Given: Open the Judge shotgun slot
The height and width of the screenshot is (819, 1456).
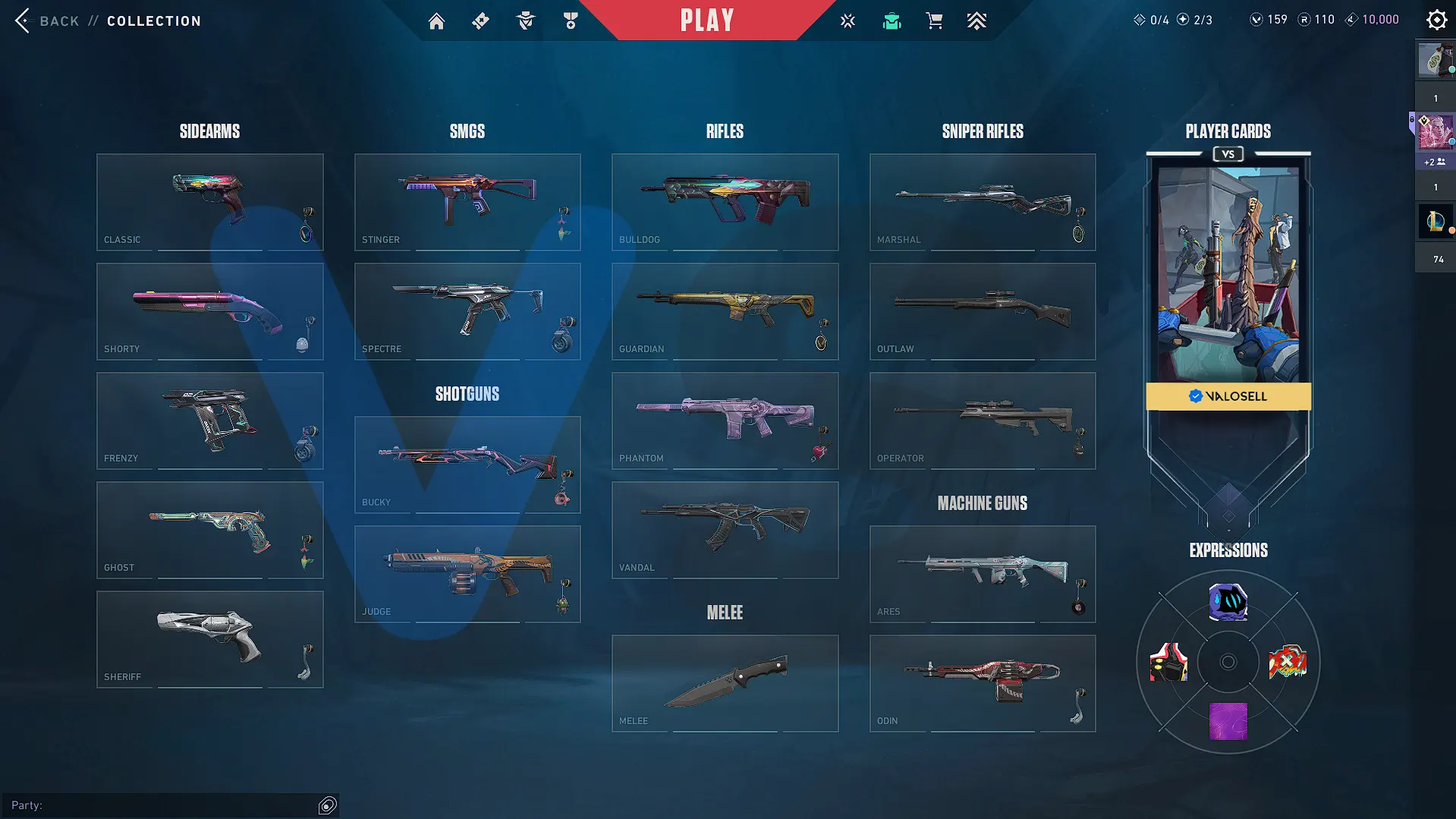Looking at the screenshot, I should [467, 574].
